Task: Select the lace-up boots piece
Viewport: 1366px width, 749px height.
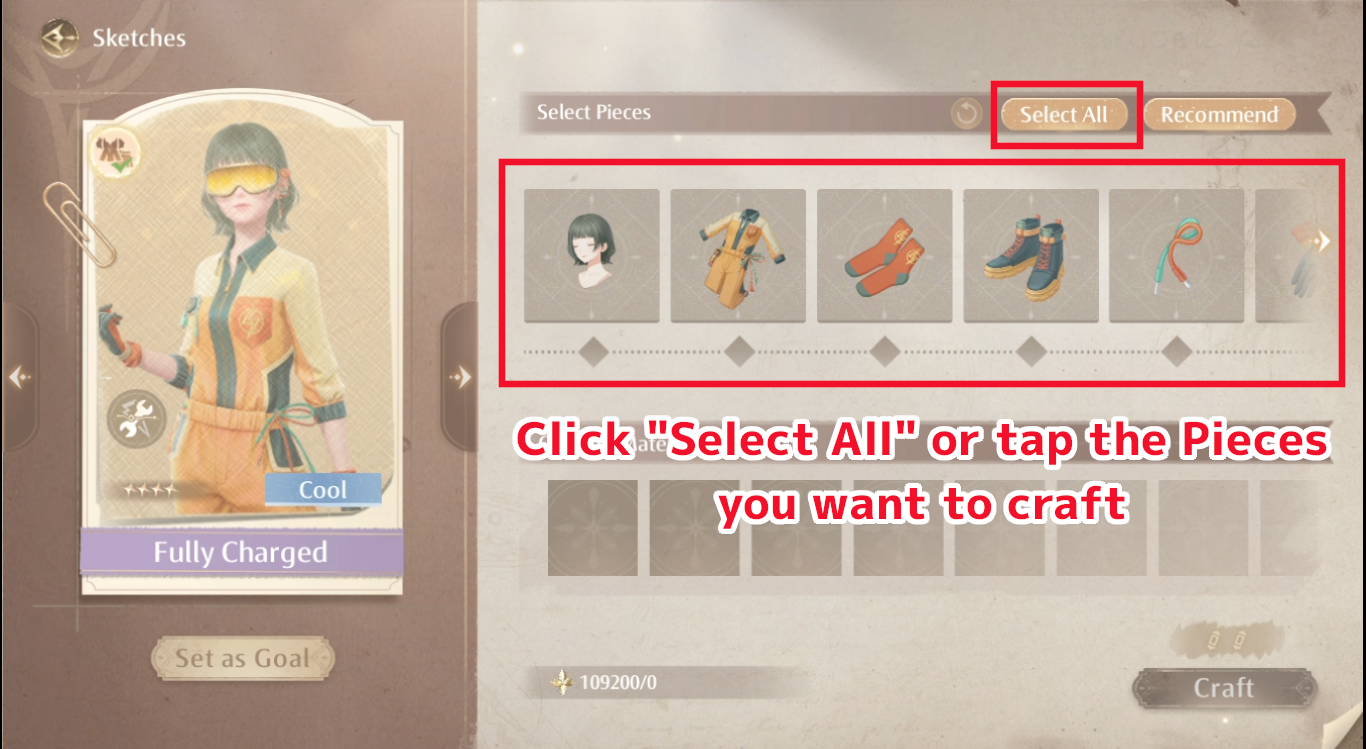Action: (1030, 254)
